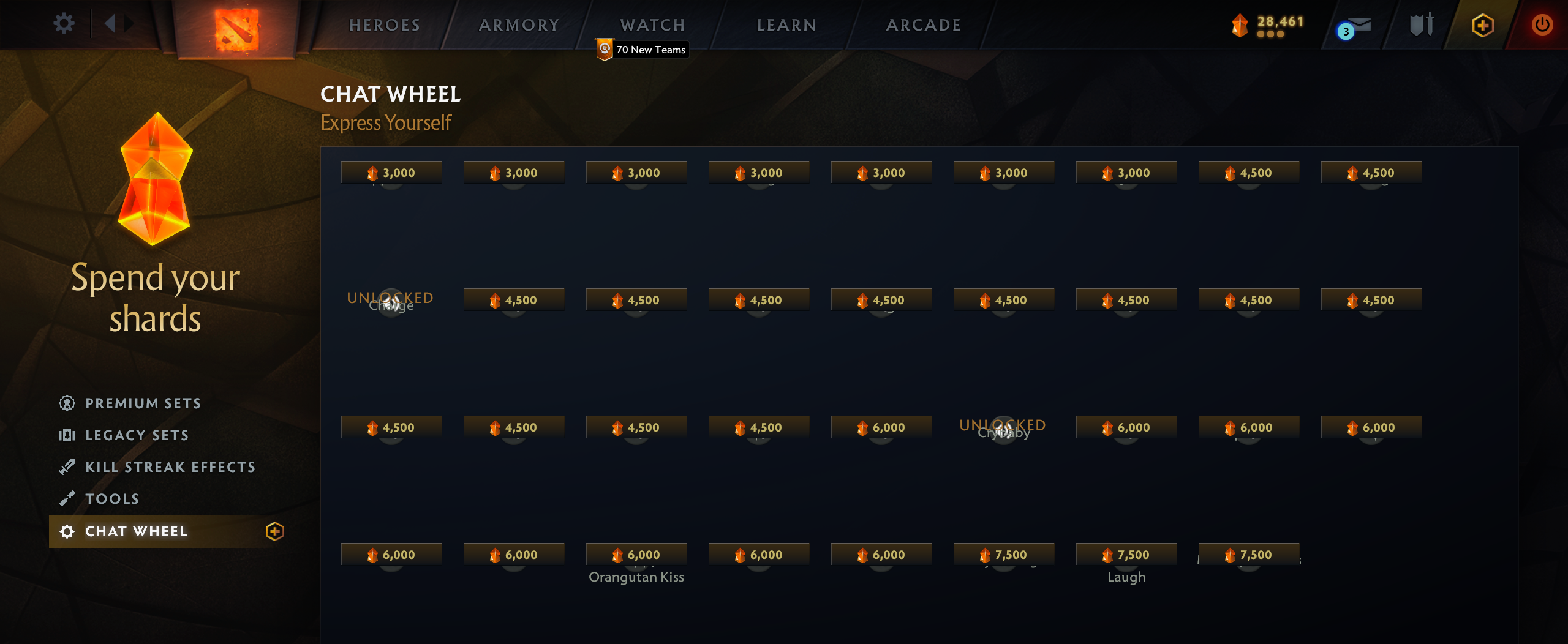Image resolution: width=1568 pixels, height=644 pixels.
Task: Buy Orangutan Kiss for 6,000 shards
Action: click(x=636, y=555)
